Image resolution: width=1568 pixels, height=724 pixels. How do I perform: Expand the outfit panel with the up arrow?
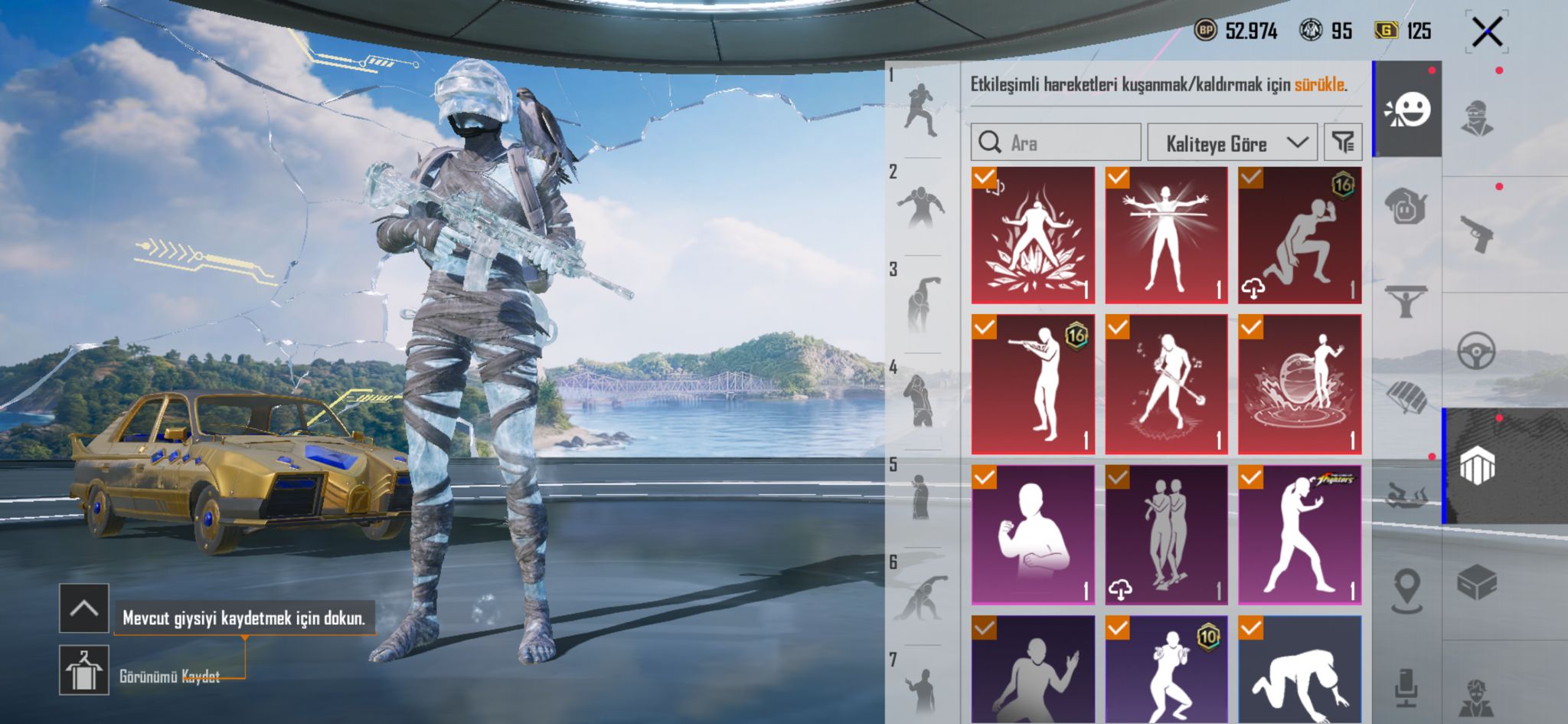pos(84,608)
